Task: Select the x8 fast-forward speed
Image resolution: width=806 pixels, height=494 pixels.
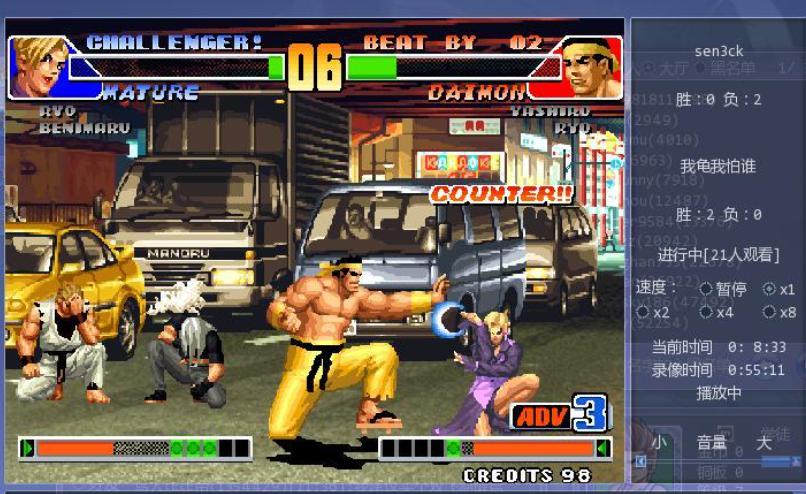Action: tap(769, 312)
